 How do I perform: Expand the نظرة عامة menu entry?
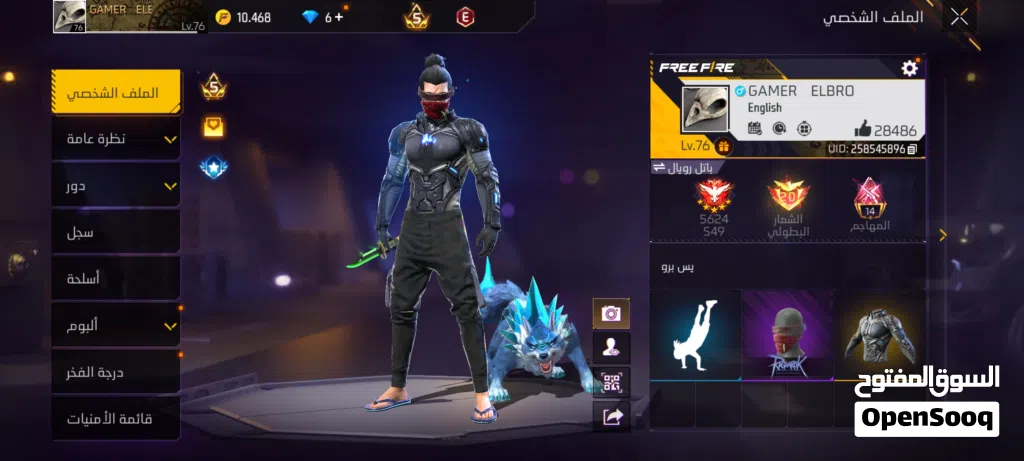point(116,139)
